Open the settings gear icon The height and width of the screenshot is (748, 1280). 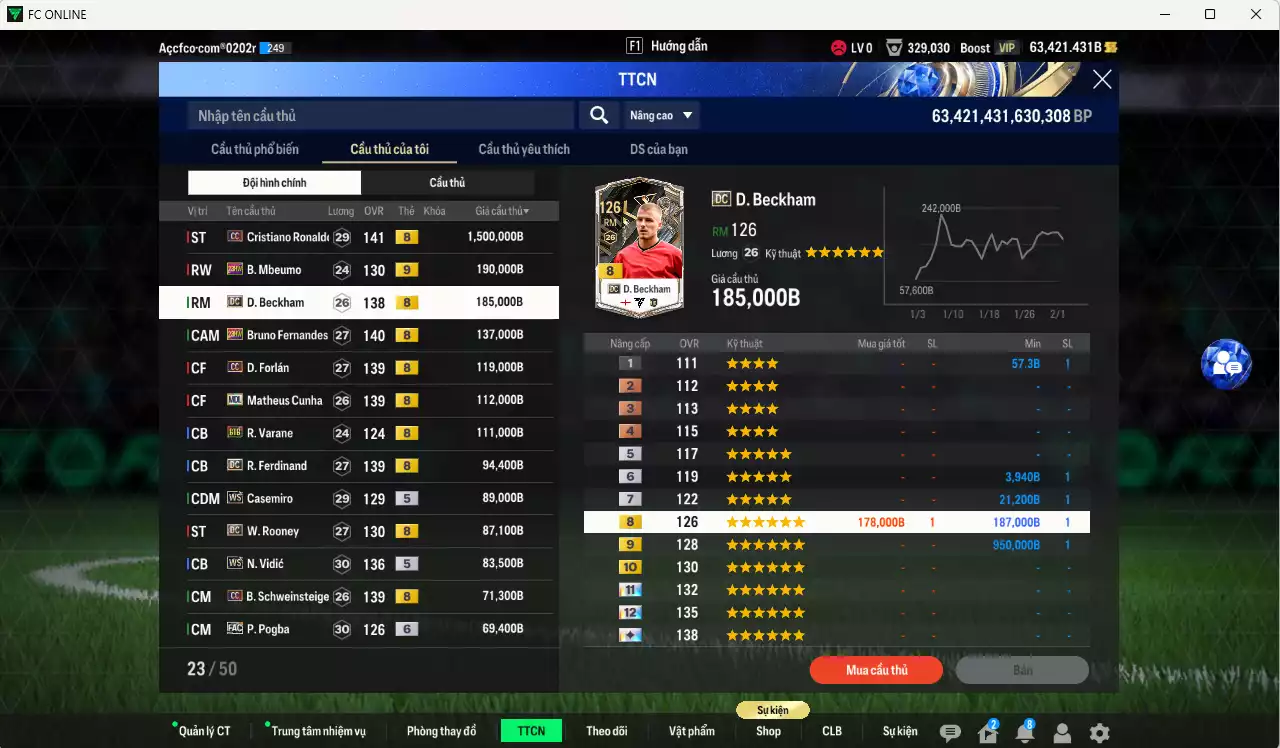point(1098,731)
